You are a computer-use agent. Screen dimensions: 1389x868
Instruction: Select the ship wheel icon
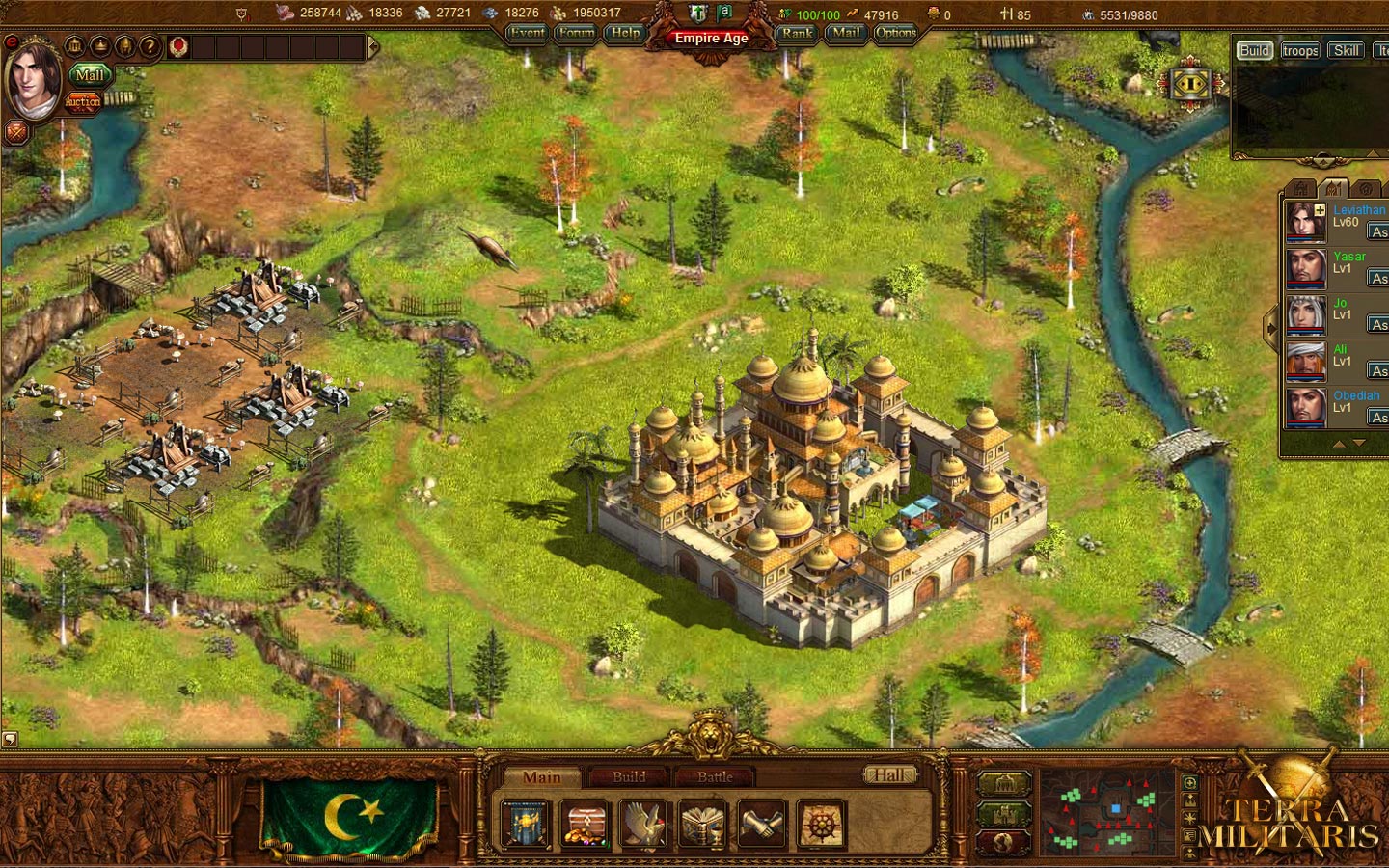[x=821, y=826]
